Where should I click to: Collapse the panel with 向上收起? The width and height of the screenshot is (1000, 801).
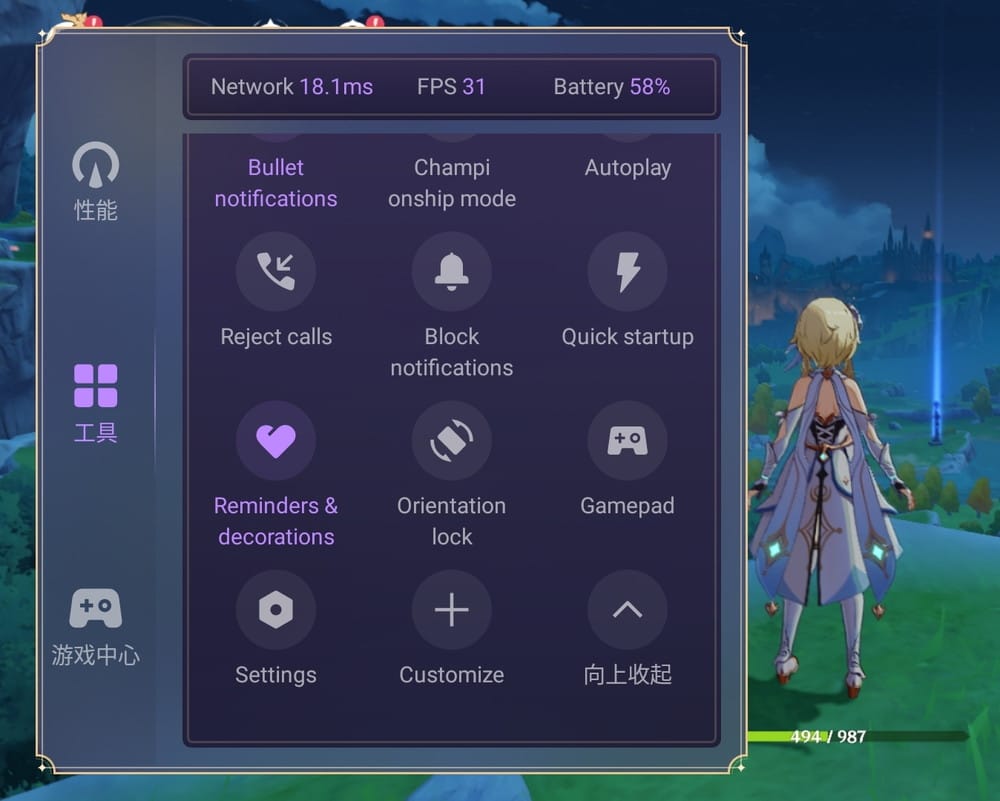click(628, 610)
